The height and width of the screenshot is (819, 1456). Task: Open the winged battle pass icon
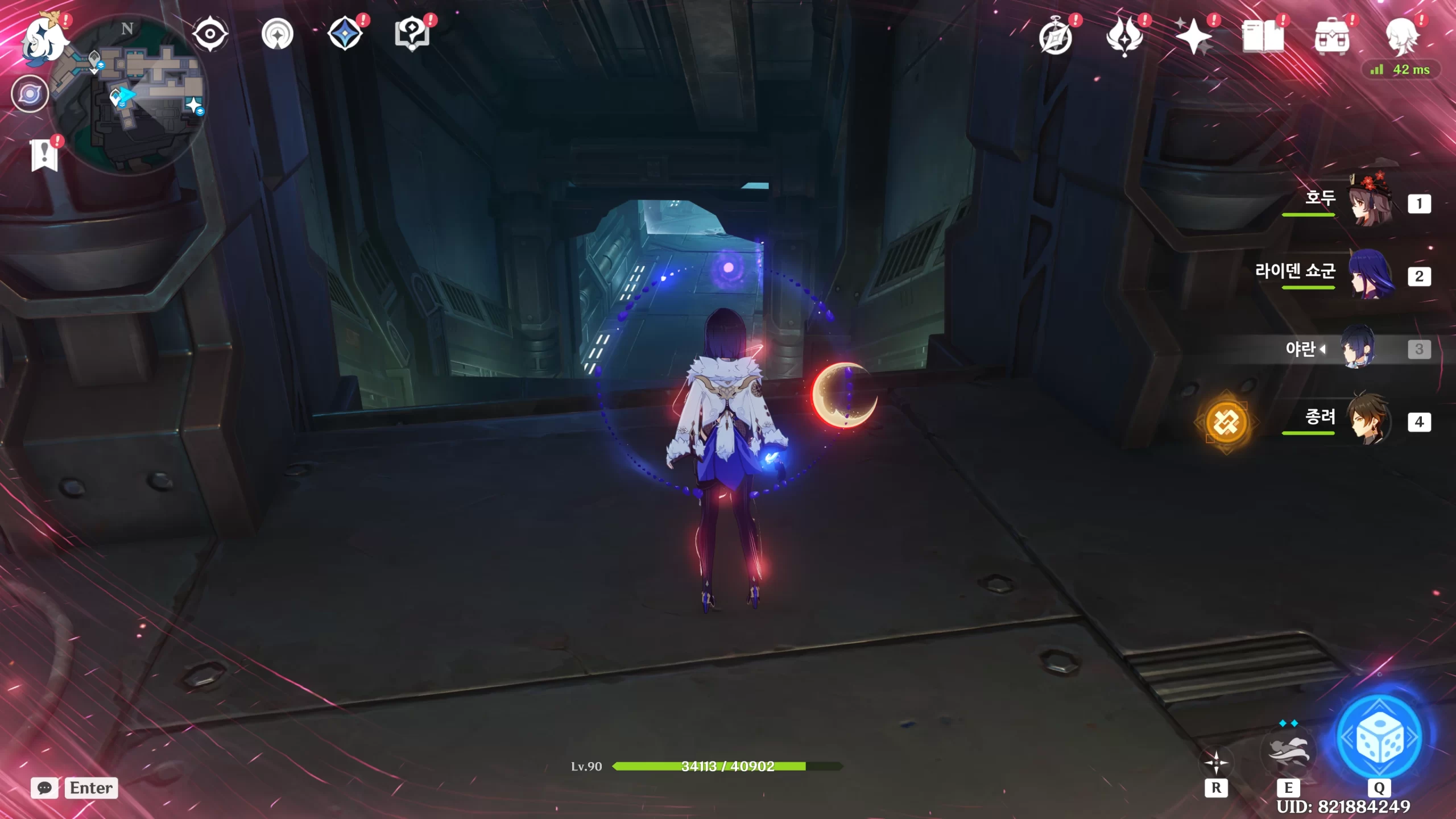pos(1124,38)
